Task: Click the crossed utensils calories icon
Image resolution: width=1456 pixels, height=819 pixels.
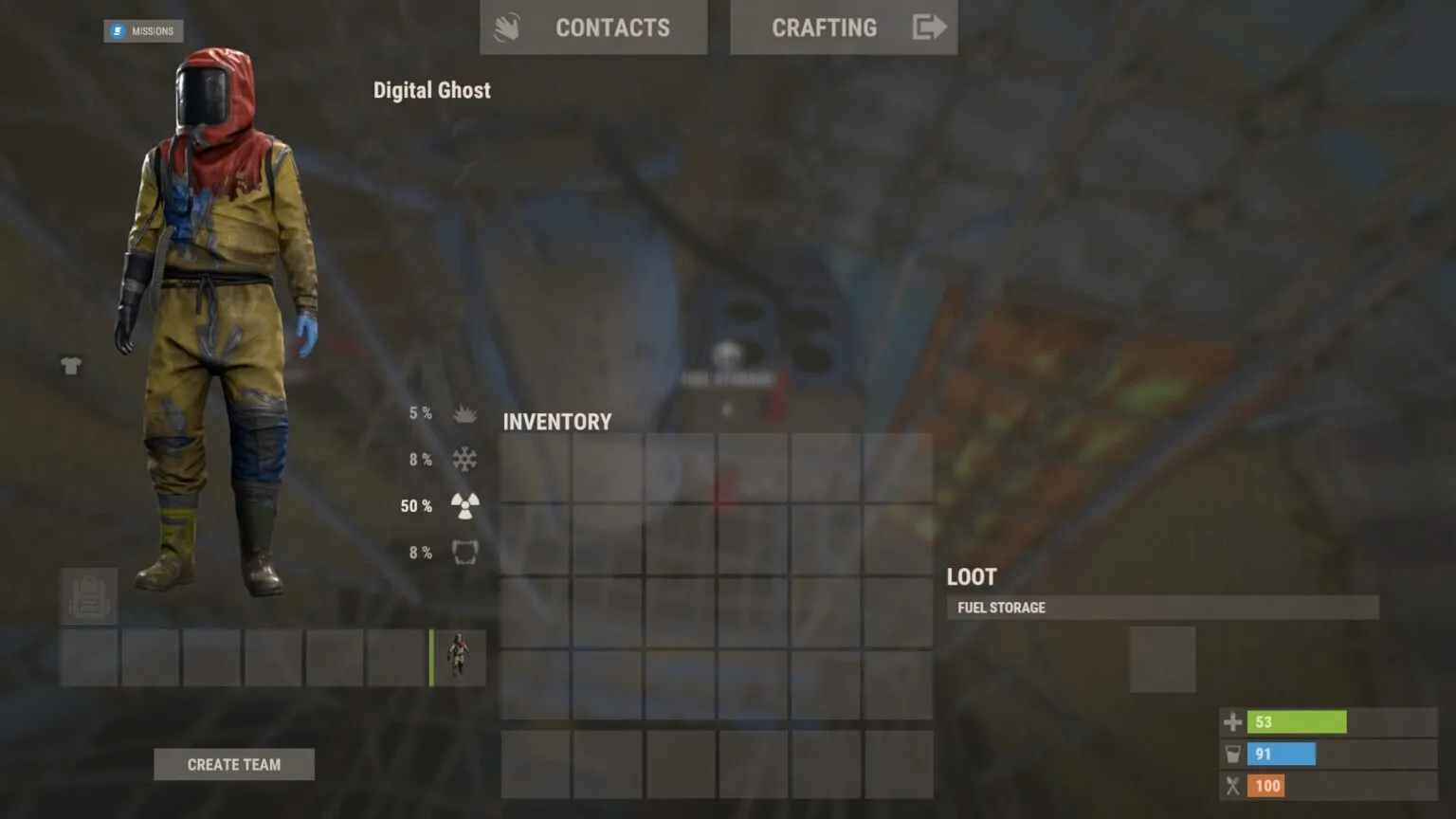Action: [1232, 786]
